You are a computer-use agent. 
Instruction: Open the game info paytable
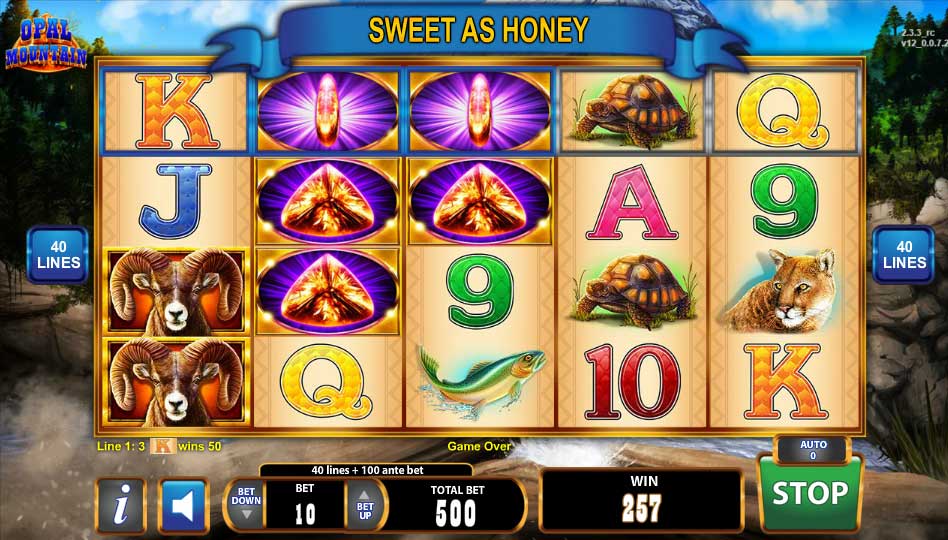(x=121, y=506)
